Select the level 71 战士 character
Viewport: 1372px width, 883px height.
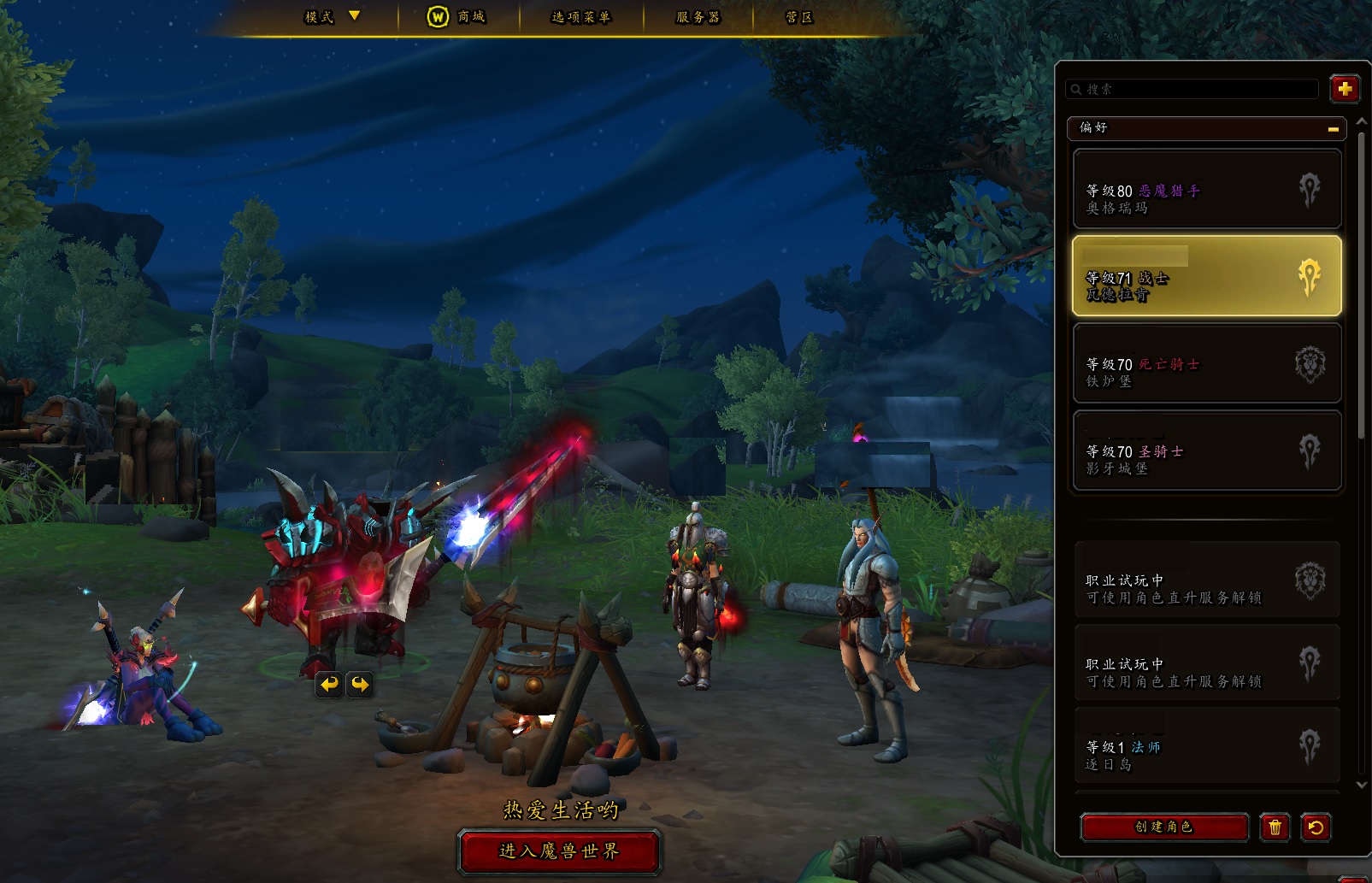tap(1206, 277)
